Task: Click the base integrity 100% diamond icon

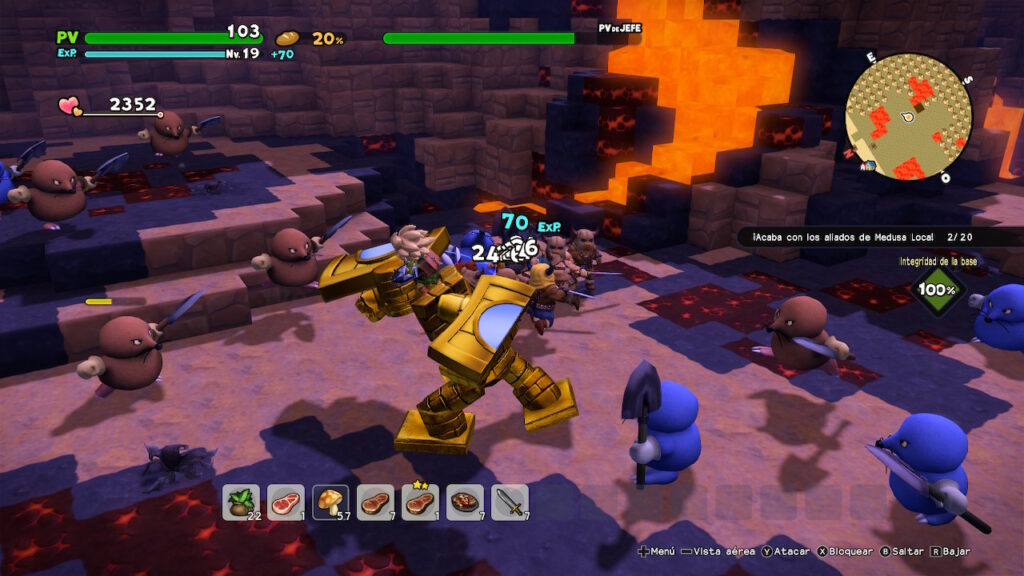Action: (938, 290)
